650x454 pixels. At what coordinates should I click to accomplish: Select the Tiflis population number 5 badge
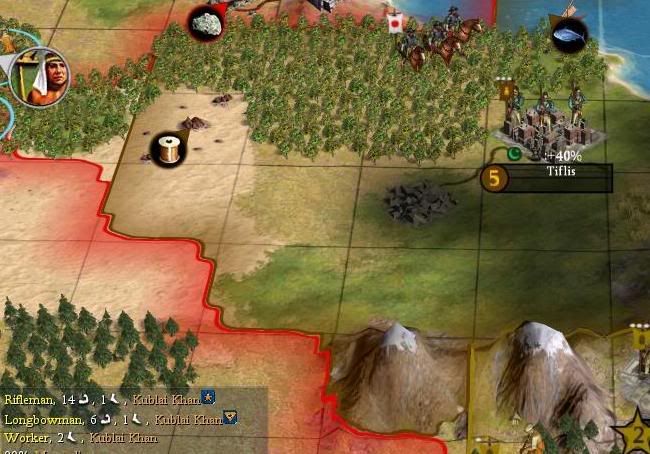pyautogui.click(x=494, y=178)
